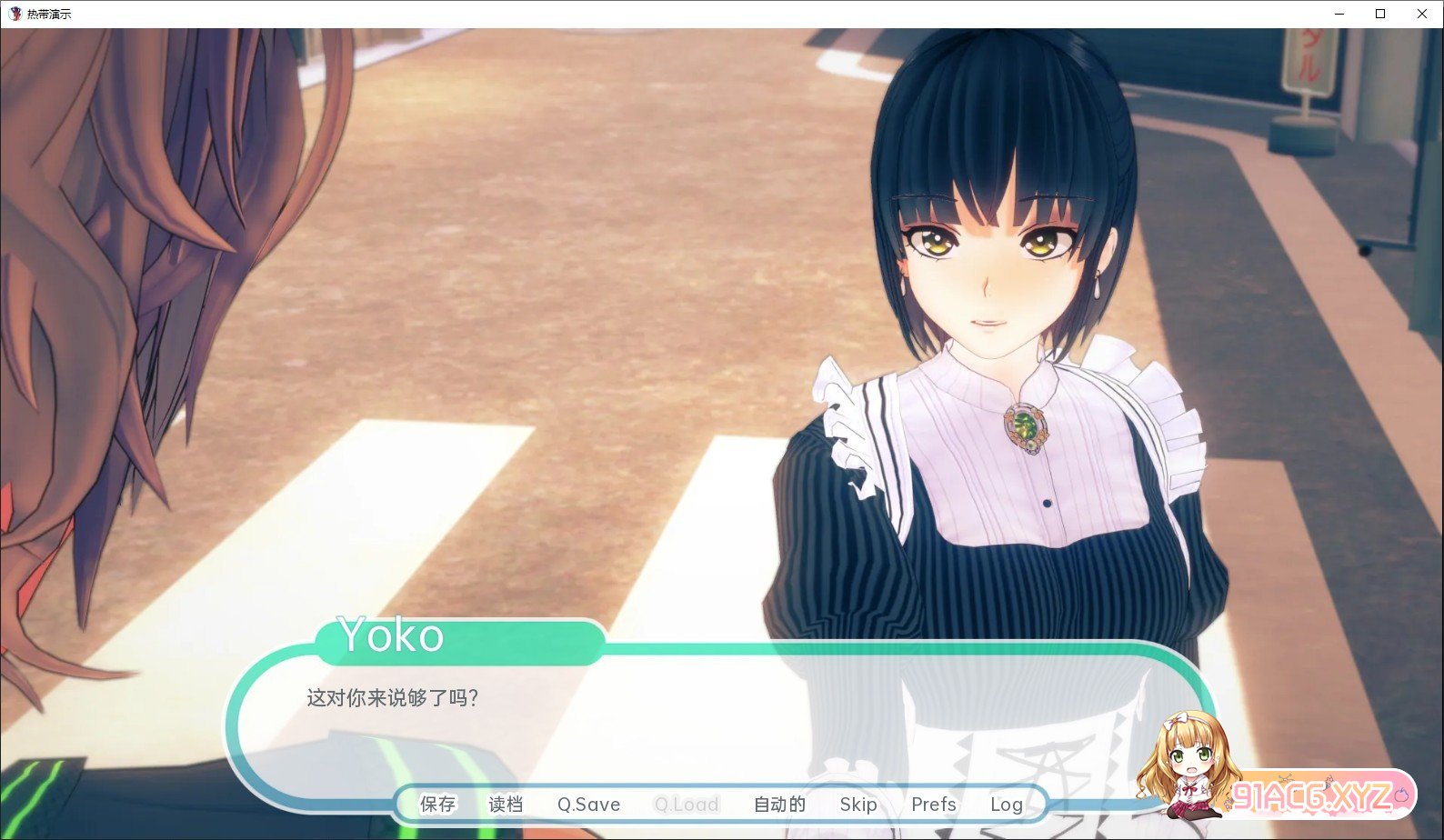Activate the Skip dialogue button
The height and width of the screenshot is (840, 1444).
click(x=858, y=805)
